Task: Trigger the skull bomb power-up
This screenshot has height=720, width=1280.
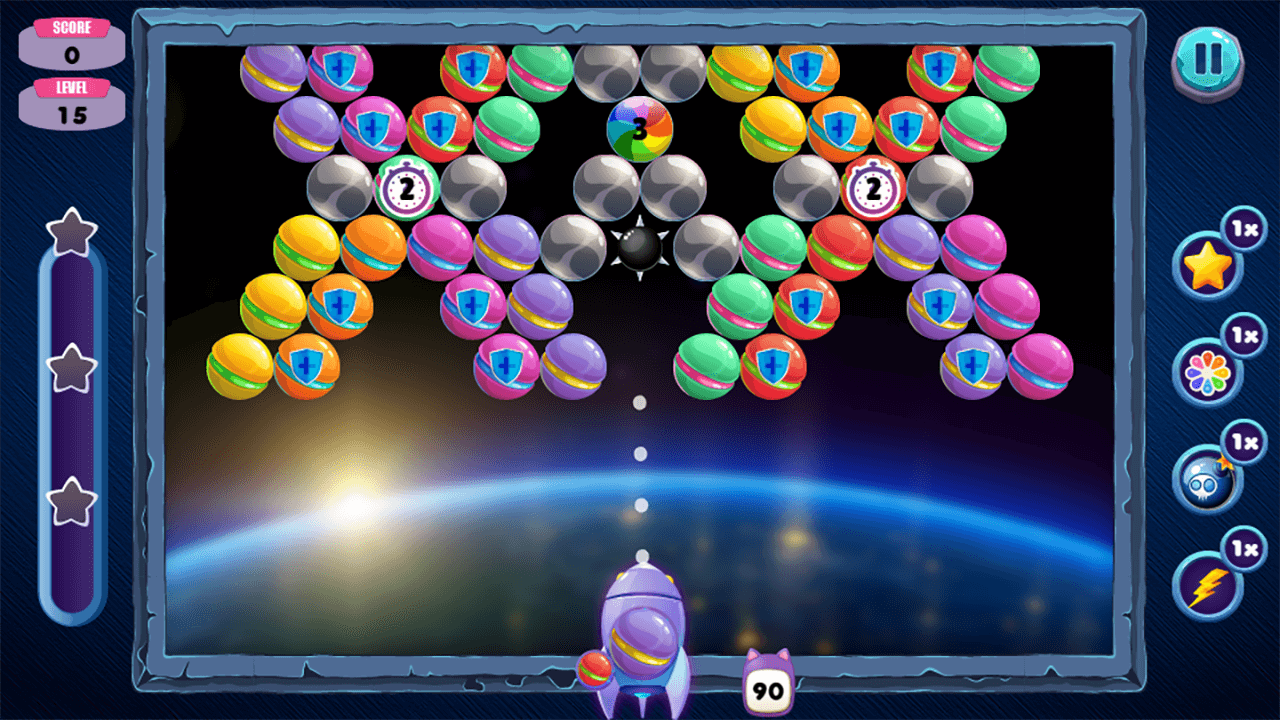Action: (1206, 482)
